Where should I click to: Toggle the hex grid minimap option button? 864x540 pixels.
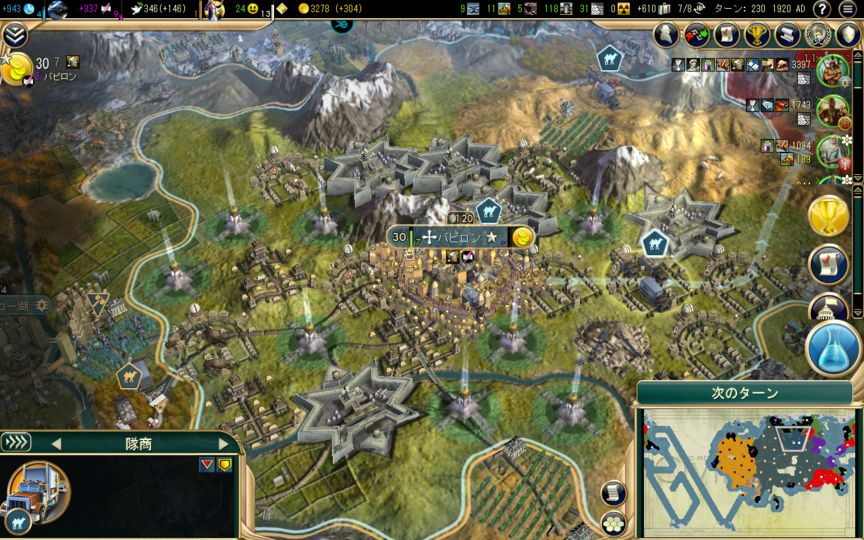(x=613, y=522)
